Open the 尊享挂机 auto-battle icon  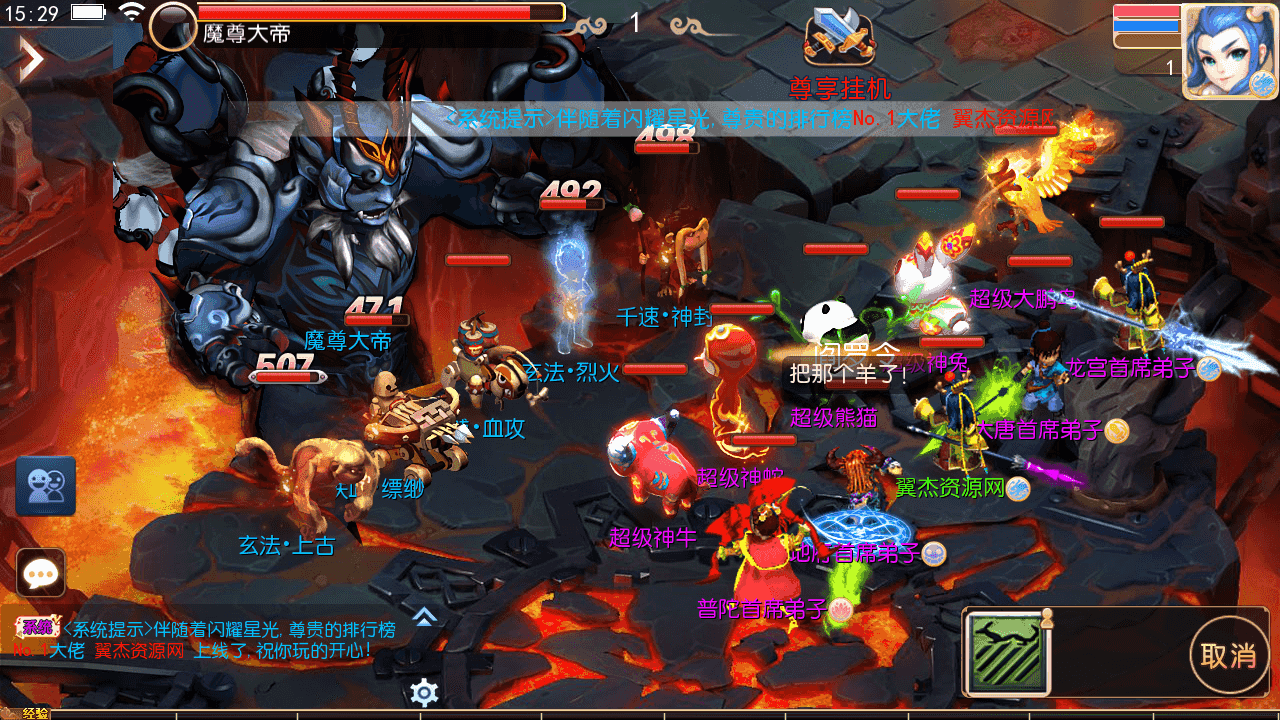pyautogui.click(x=839, y=38)
